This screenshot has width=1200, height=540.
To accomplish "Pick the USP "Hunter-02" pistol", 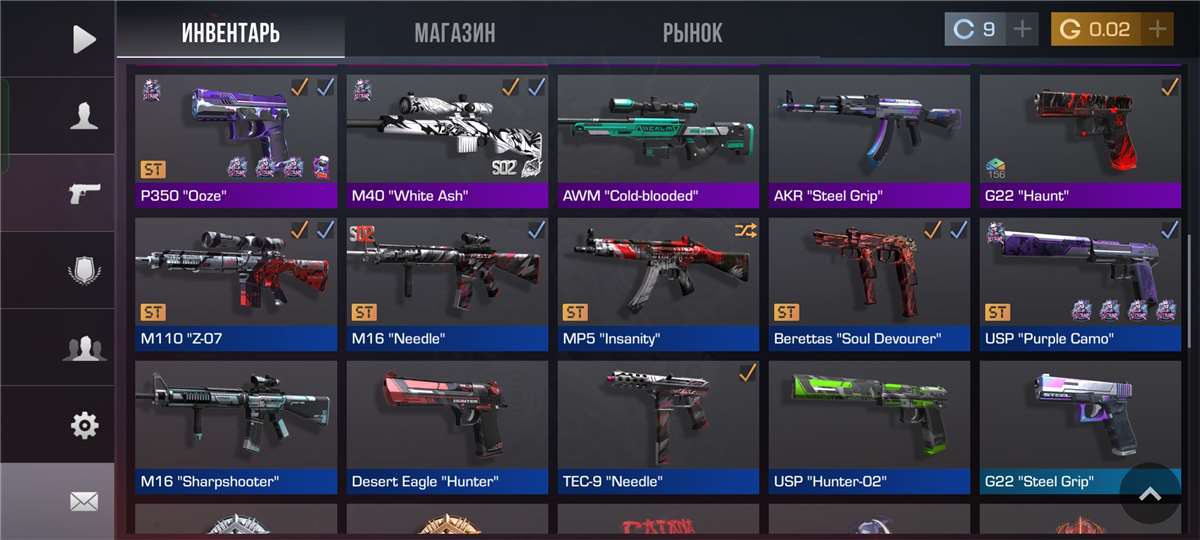I will [x=869, y=427].
